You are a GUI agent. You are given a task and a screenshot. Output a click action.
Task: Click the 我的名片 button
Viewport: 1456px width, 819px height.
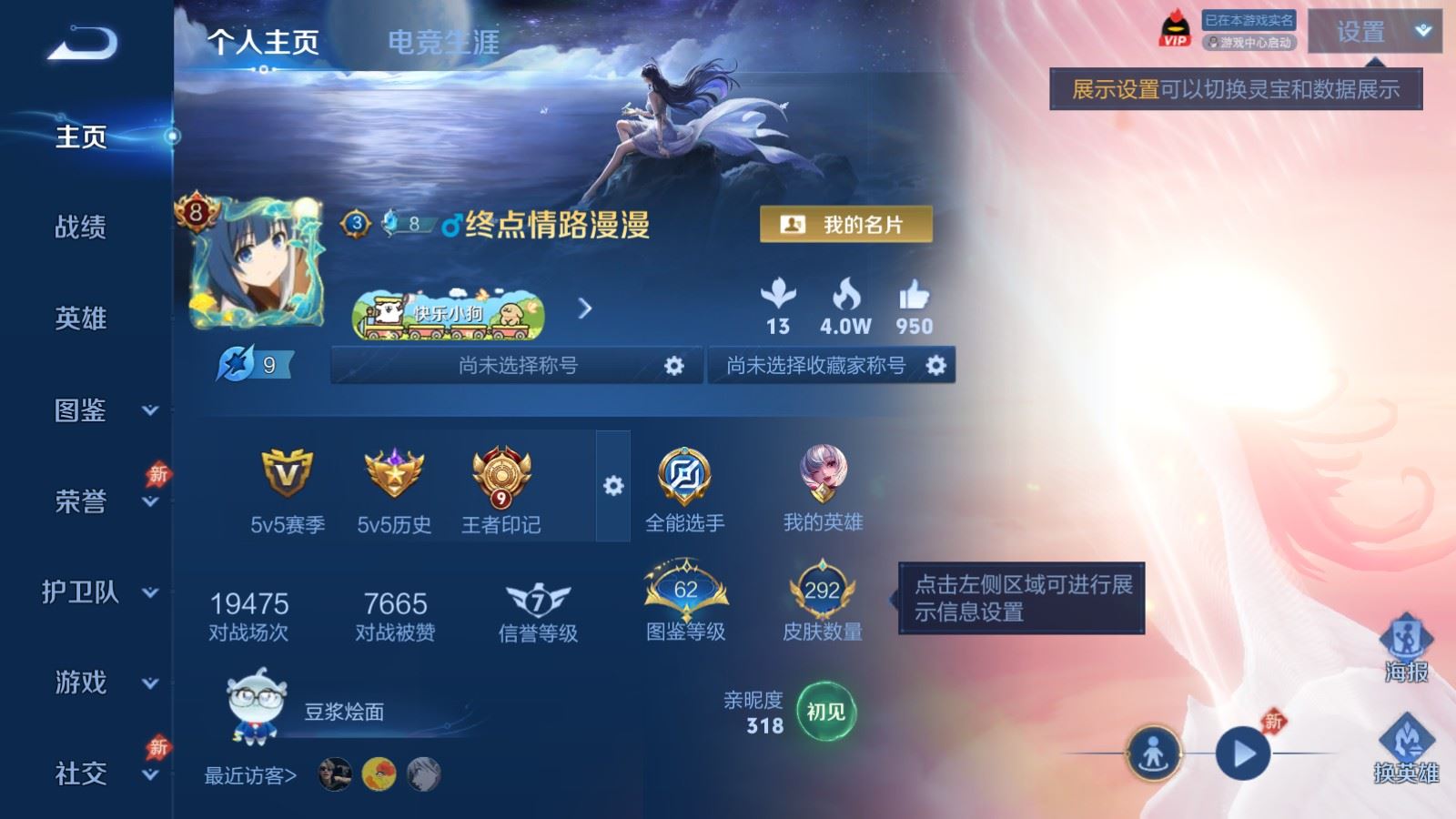(x=844, y=221)
